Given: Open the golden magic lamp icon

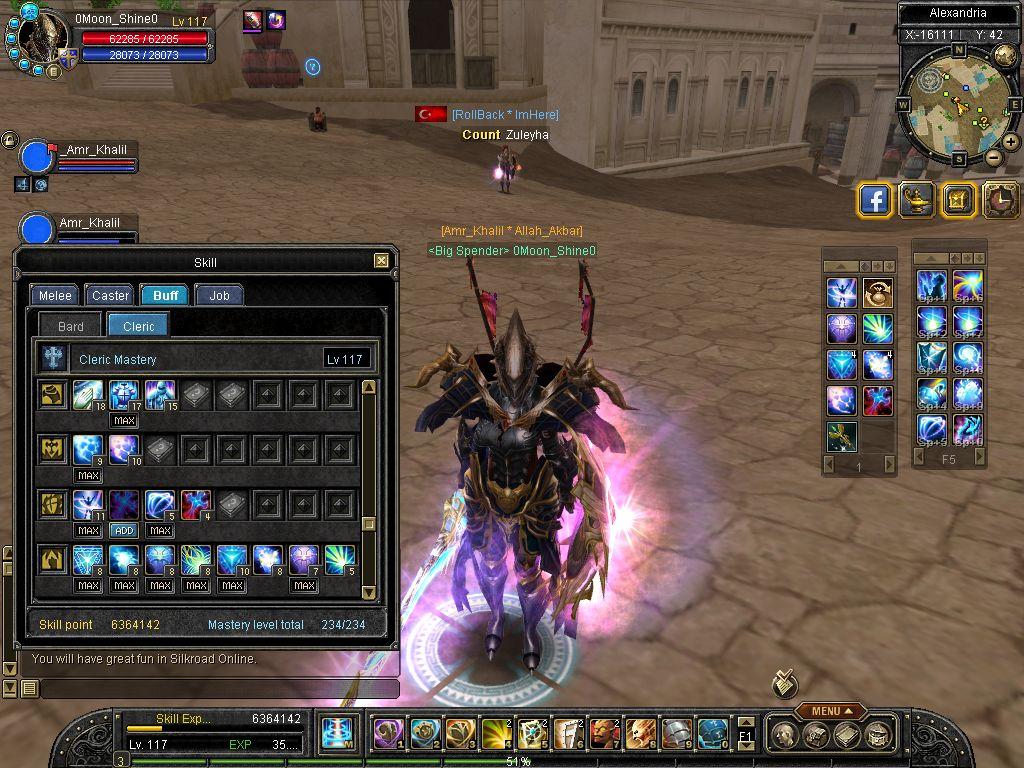Looking at the screenshot, I should point(916,200).
